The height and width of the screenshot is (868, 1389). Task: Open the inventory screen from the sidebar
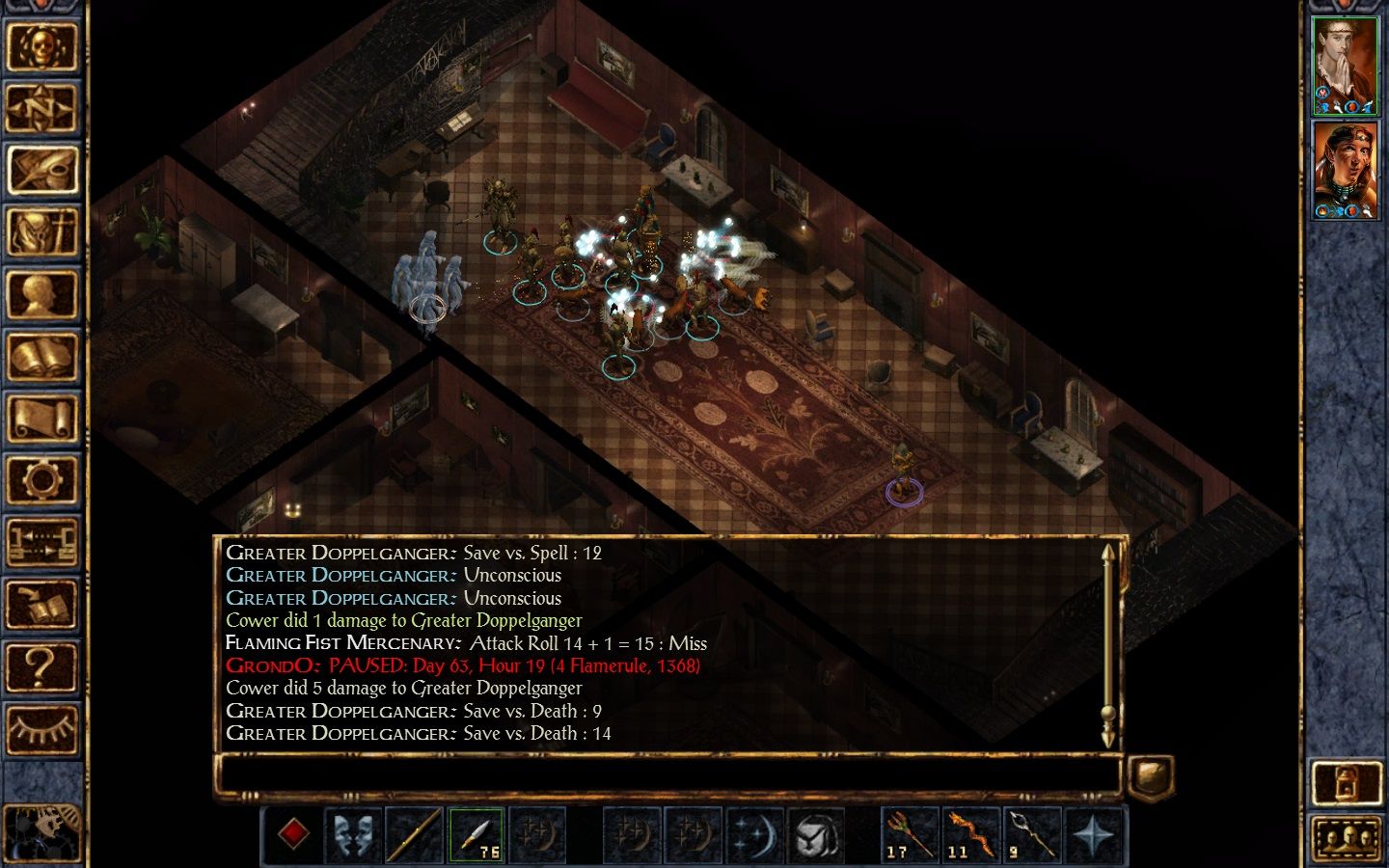pyautogui.click(x=41, y=232)
